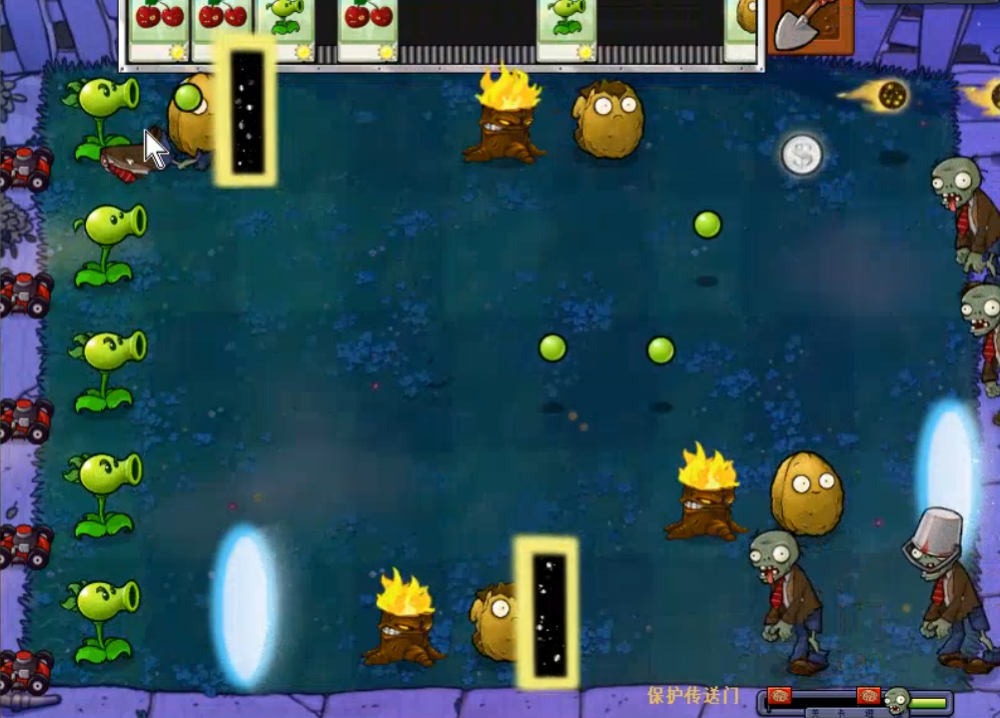Pick up the shovel tool
Image resolution: width=1000 pixels, height=718 pixels.
(x=808, y=26)
